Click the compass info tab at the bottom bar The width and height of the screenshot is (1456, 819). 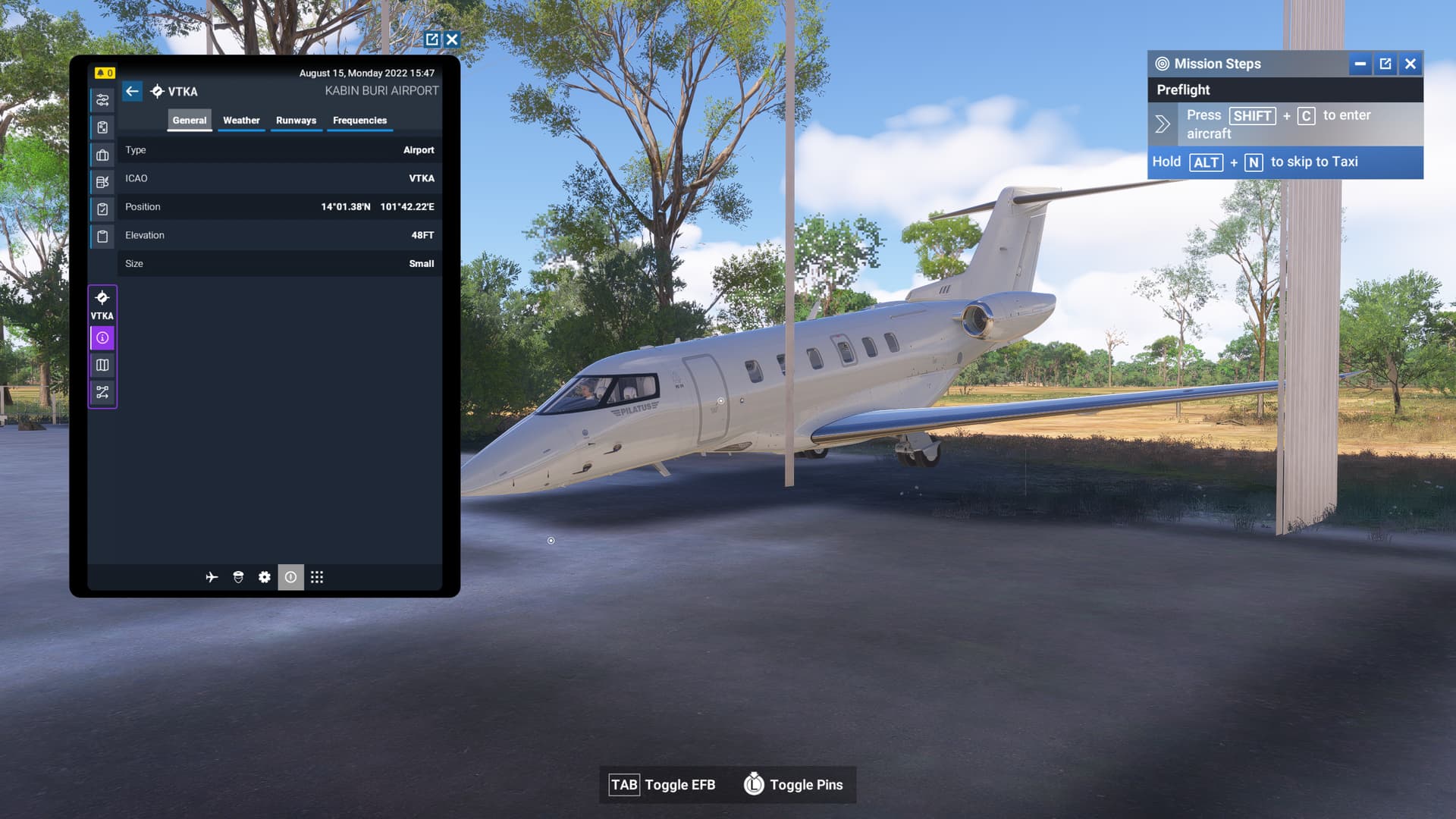coord(290,577)
